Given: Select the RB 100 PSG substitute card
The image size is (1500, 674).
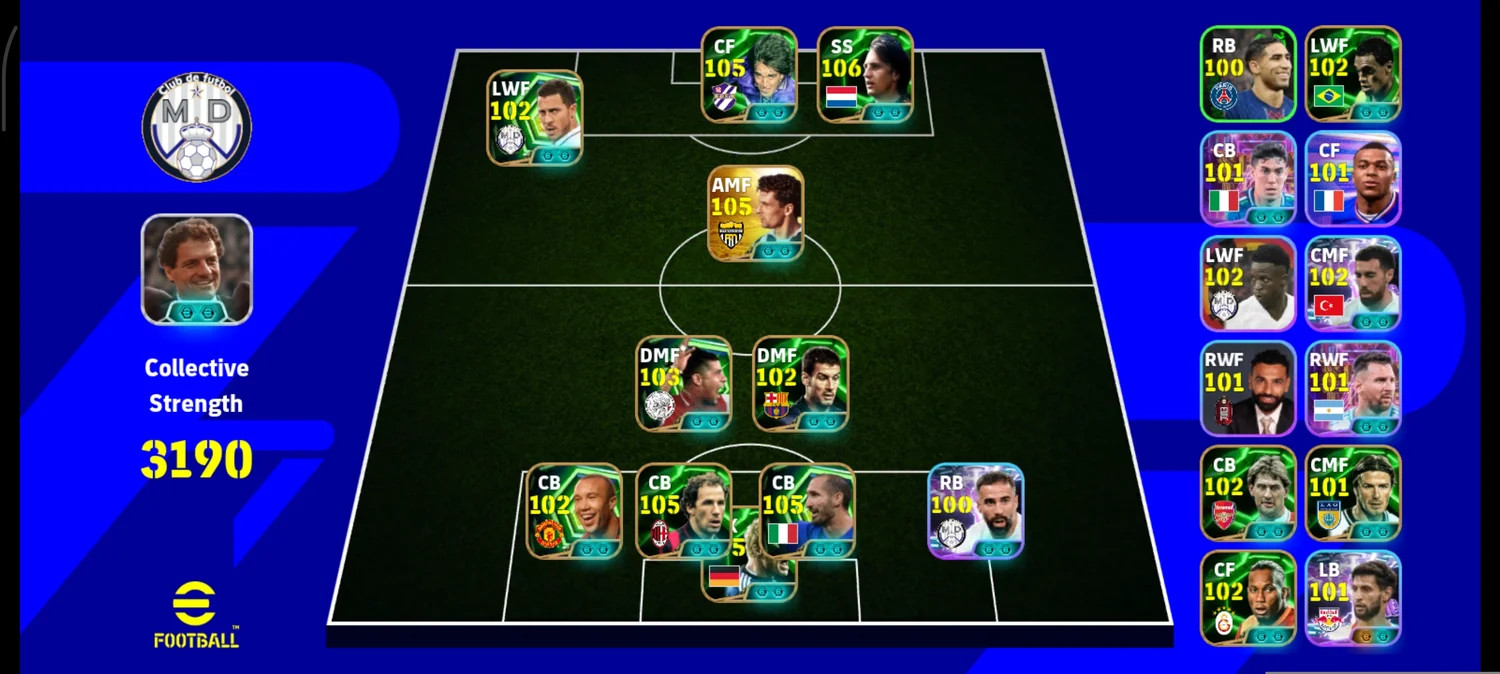Looking at the screenshot, I should pyautogui.click(x=1248, y=74).
